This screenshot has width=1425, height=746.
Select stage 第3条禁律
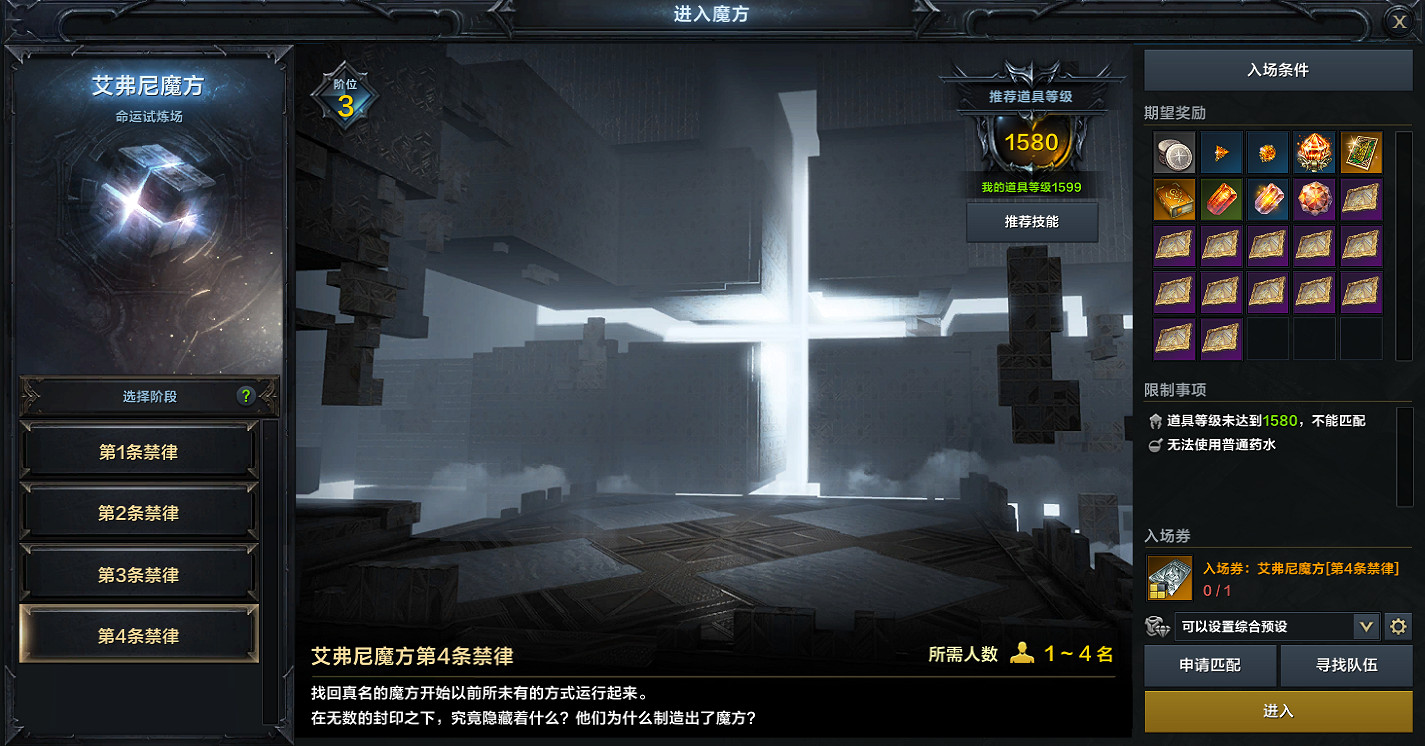[139, 575]
